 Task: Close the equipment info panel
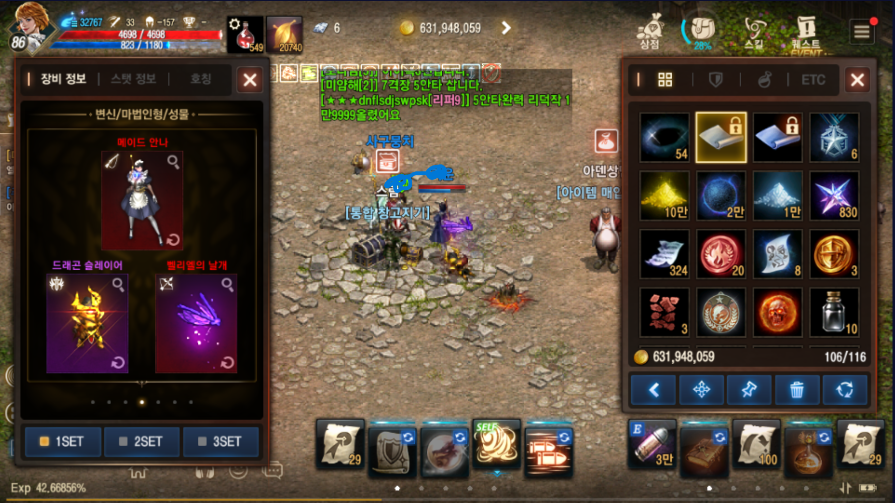[250, 80]
